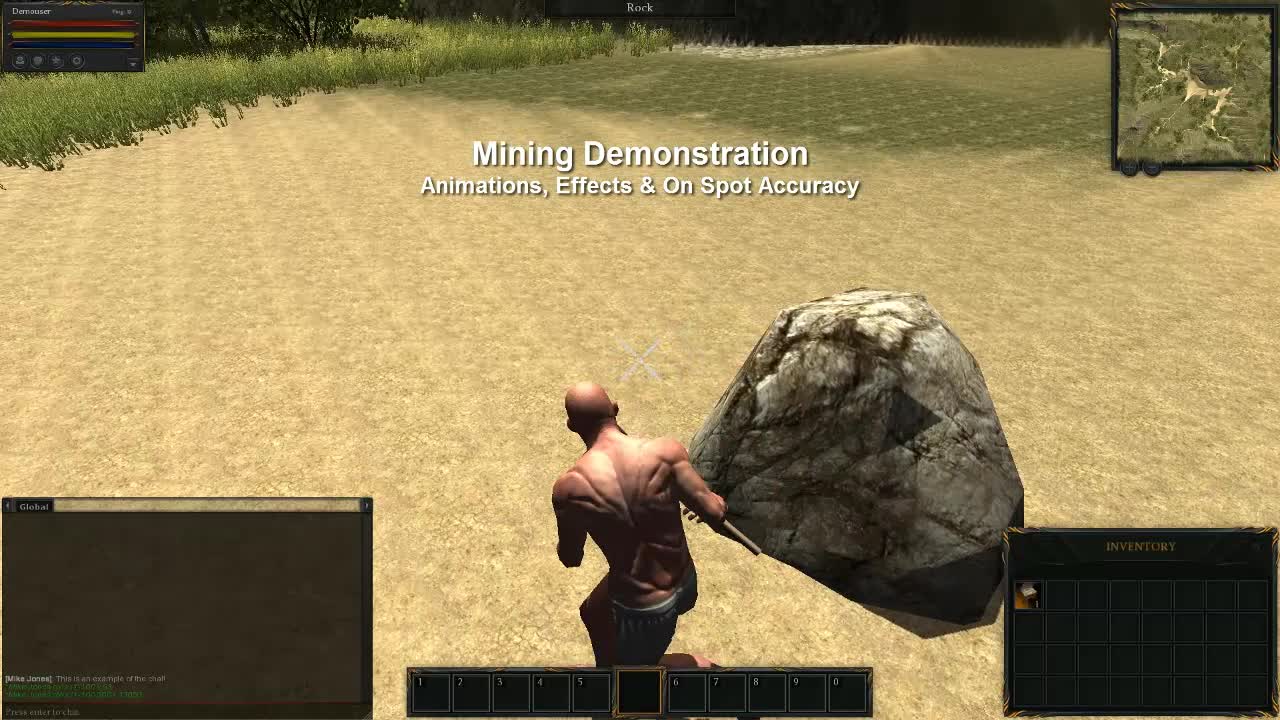Switch to the Global chat tab

(x=33, y=507)
